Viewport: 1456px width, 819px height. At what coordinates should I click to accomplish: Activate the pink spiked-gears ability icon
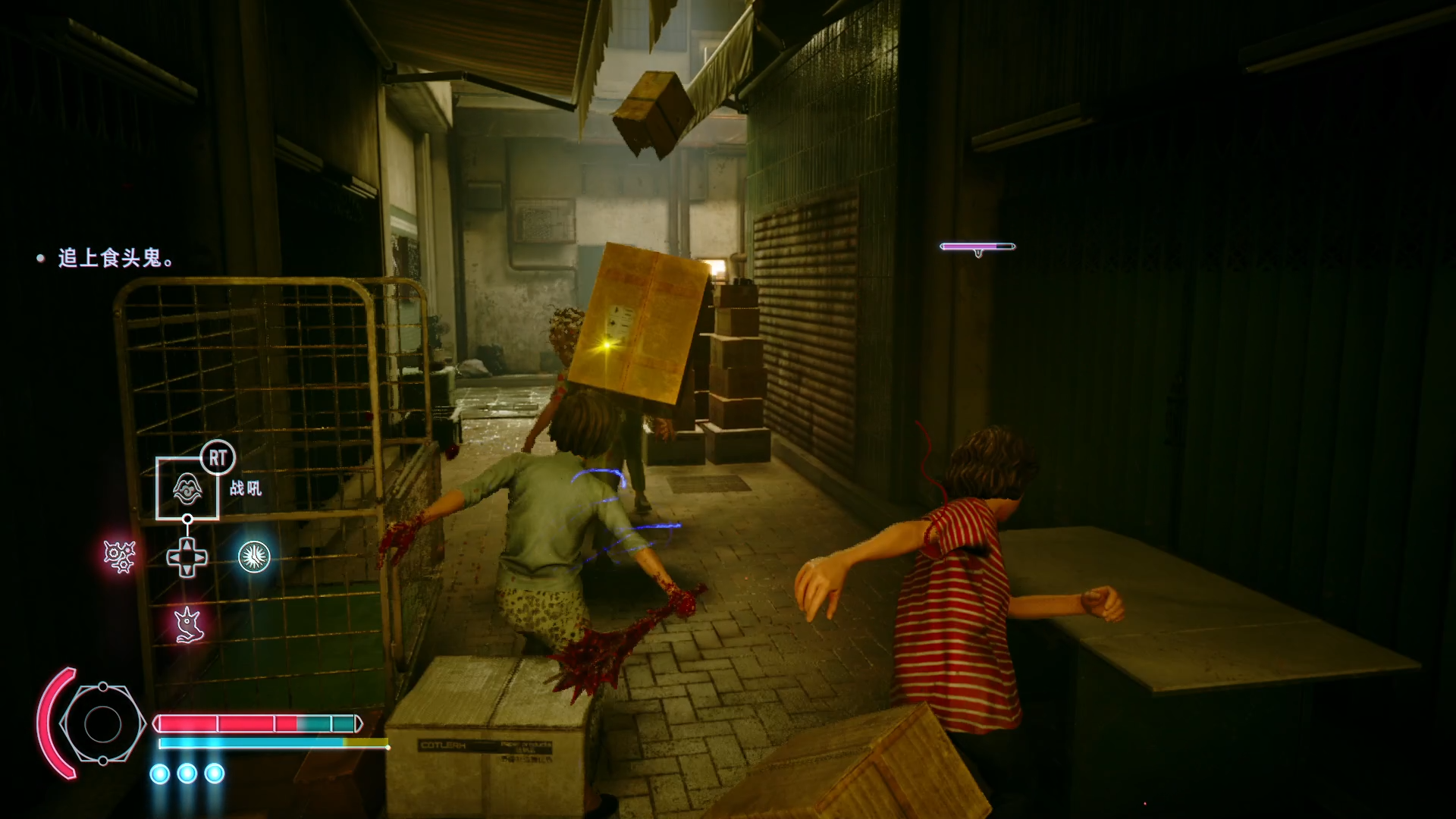click(120, 557)
